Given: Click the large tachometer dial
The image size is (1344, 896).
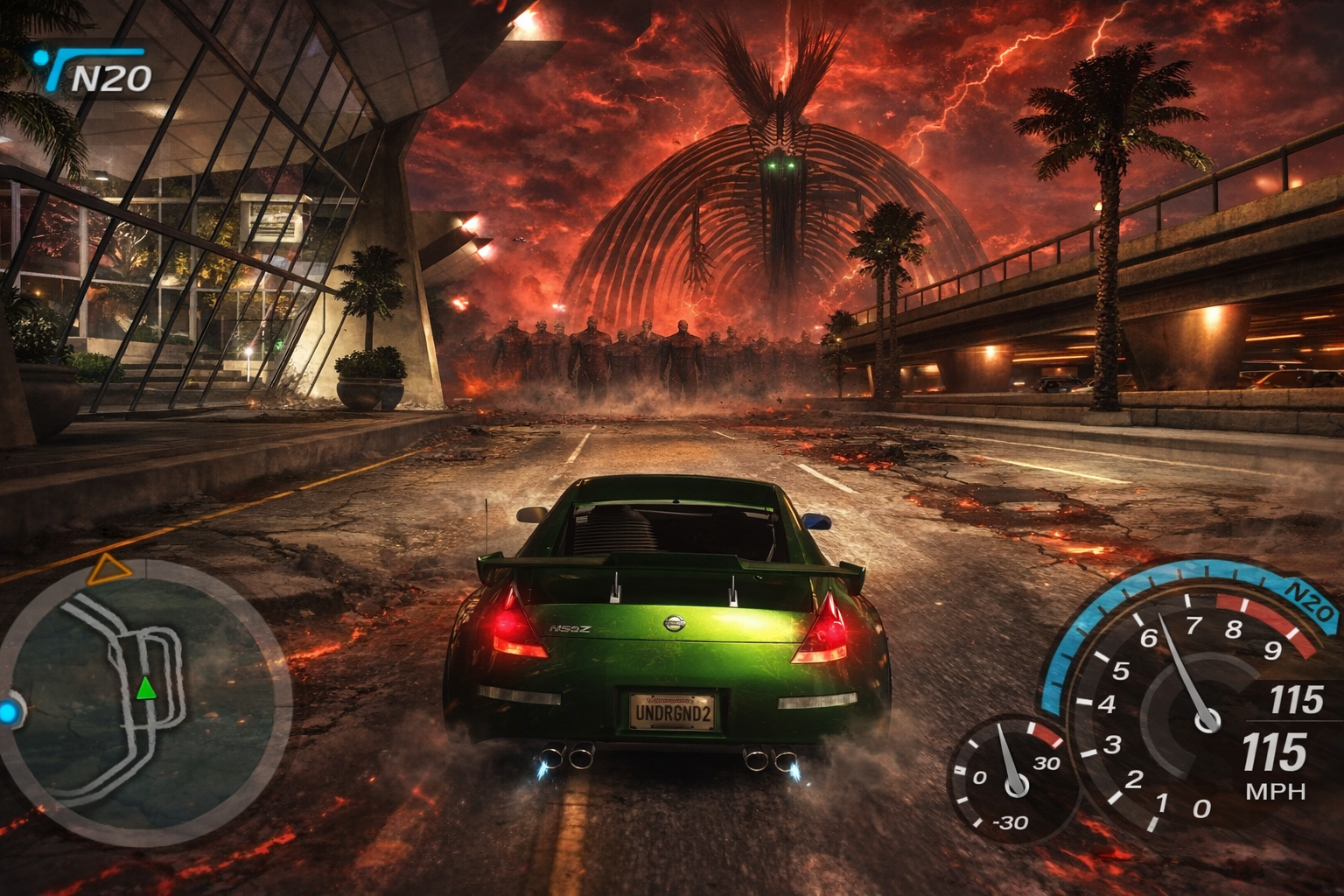Looking at the screenshot, I should pos(1199,709).
